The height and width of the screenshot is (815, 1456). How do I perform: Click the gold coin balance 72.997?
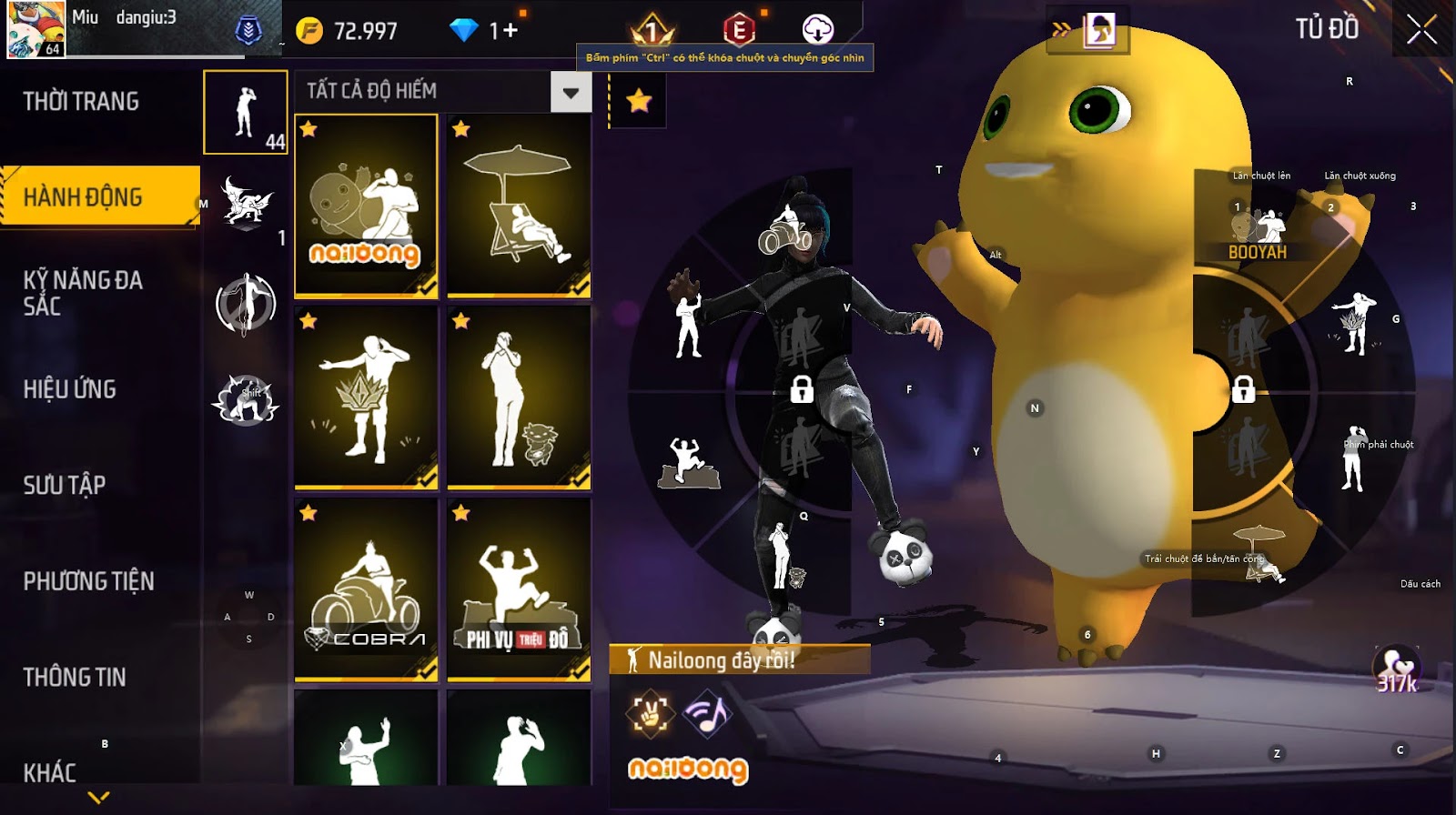click(349, 31)
